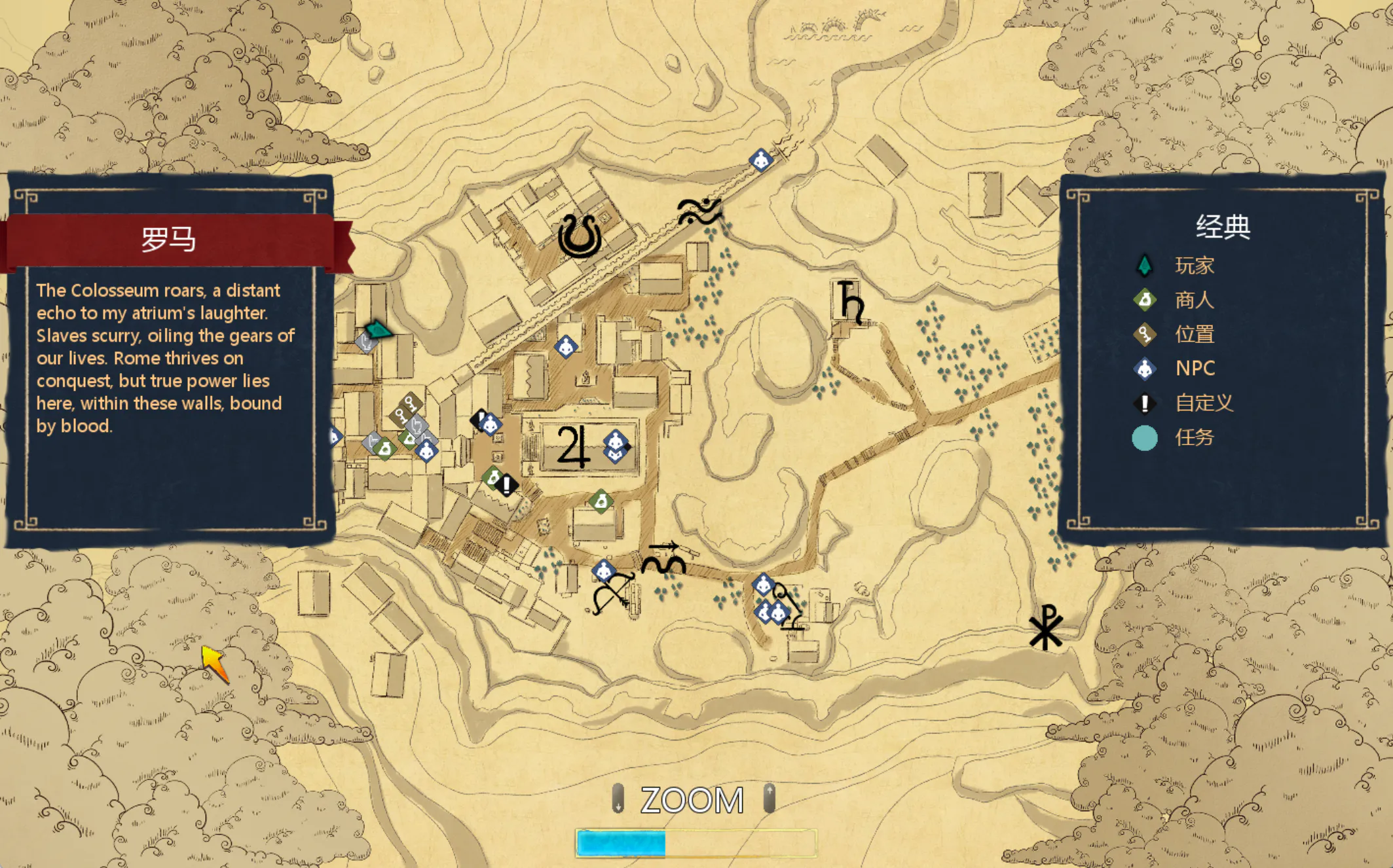The height and width of the screenshot is (868, 1393).
Task: Click the Jupiter symbol map marker
Action: pyautogui.click(x=572, y=446)
